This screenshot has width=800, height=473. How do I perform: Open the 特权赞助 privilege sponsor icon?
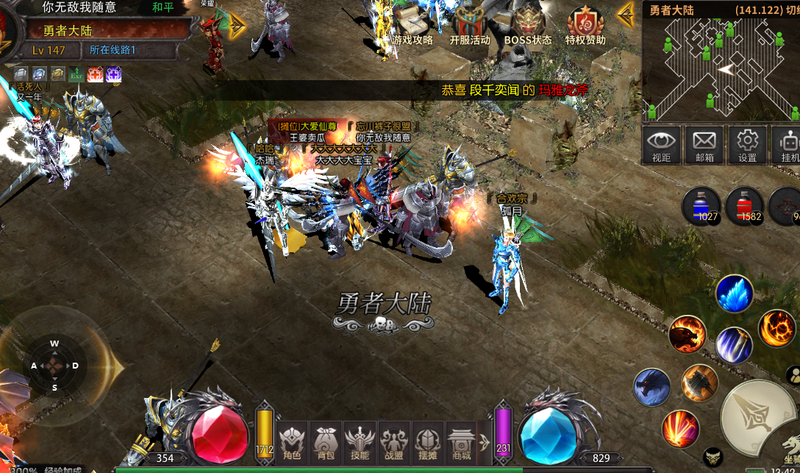(586, 26)
